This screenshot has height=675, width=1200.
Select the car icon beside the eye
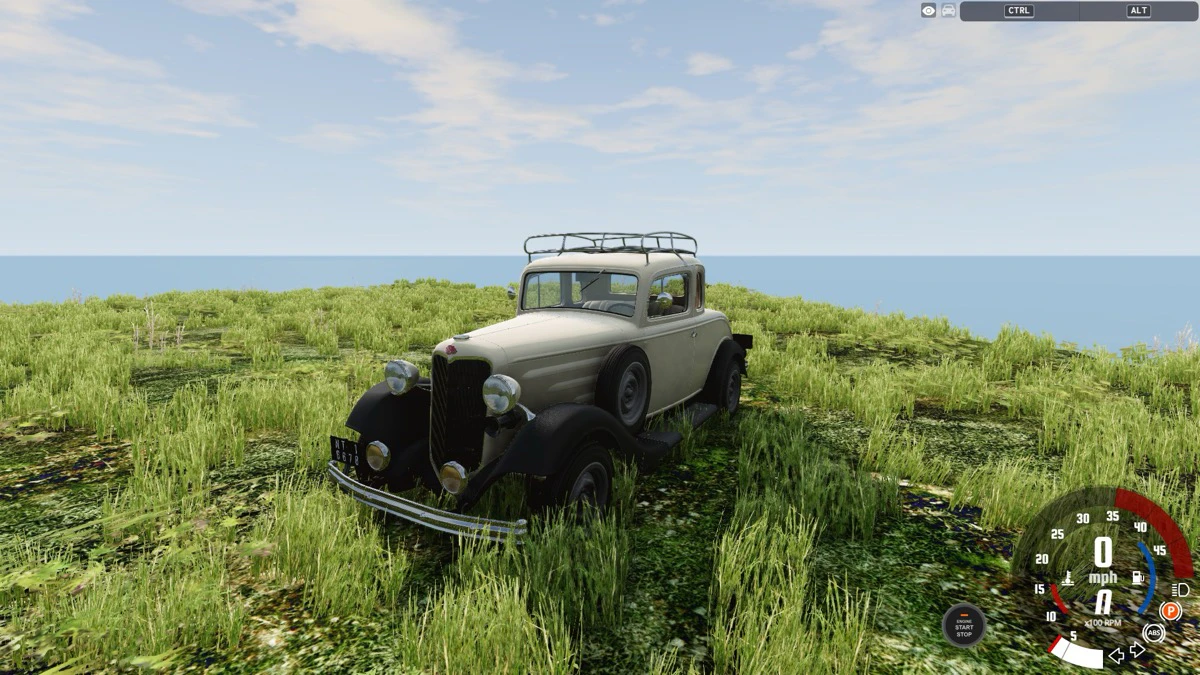948,11
